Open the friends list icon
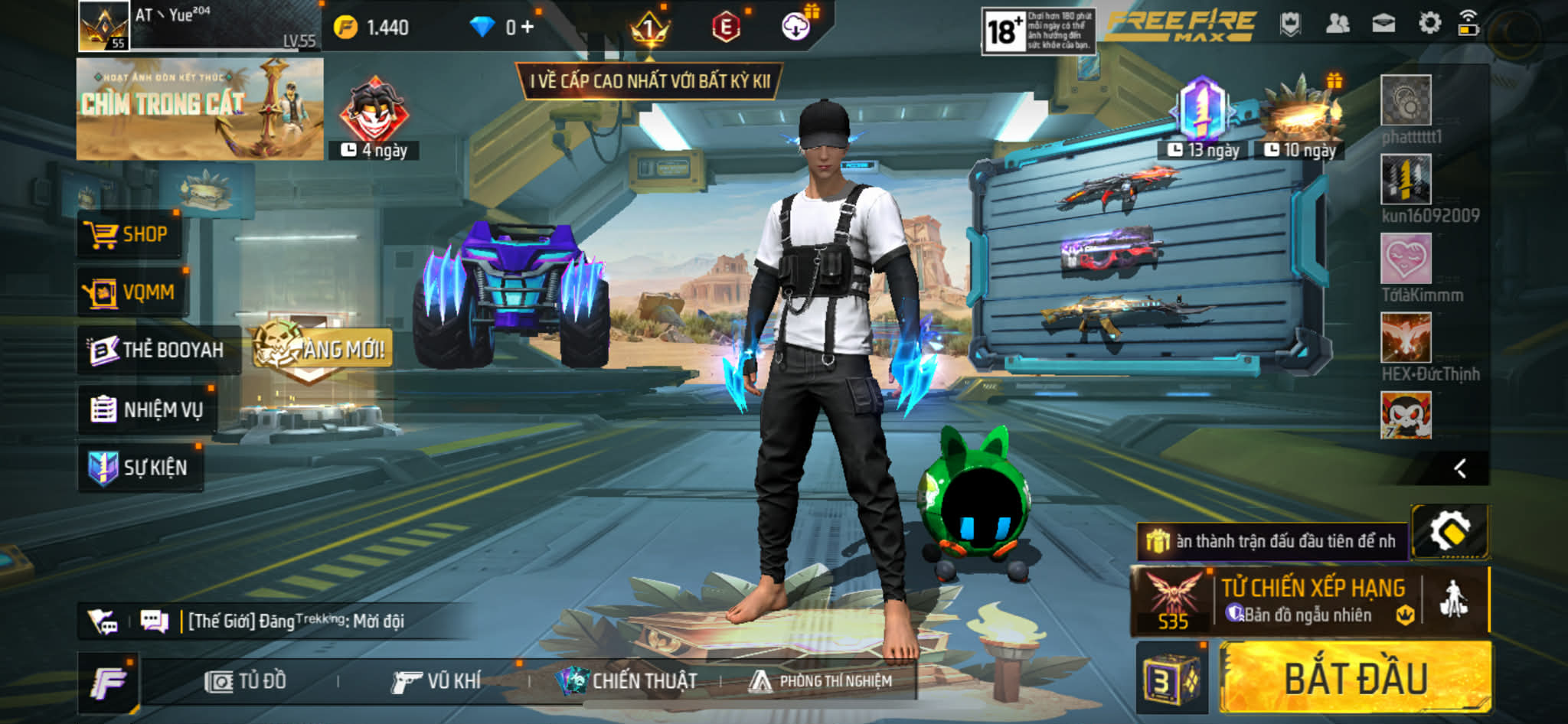1568x724 pixels. click(x=1337, y=24)
